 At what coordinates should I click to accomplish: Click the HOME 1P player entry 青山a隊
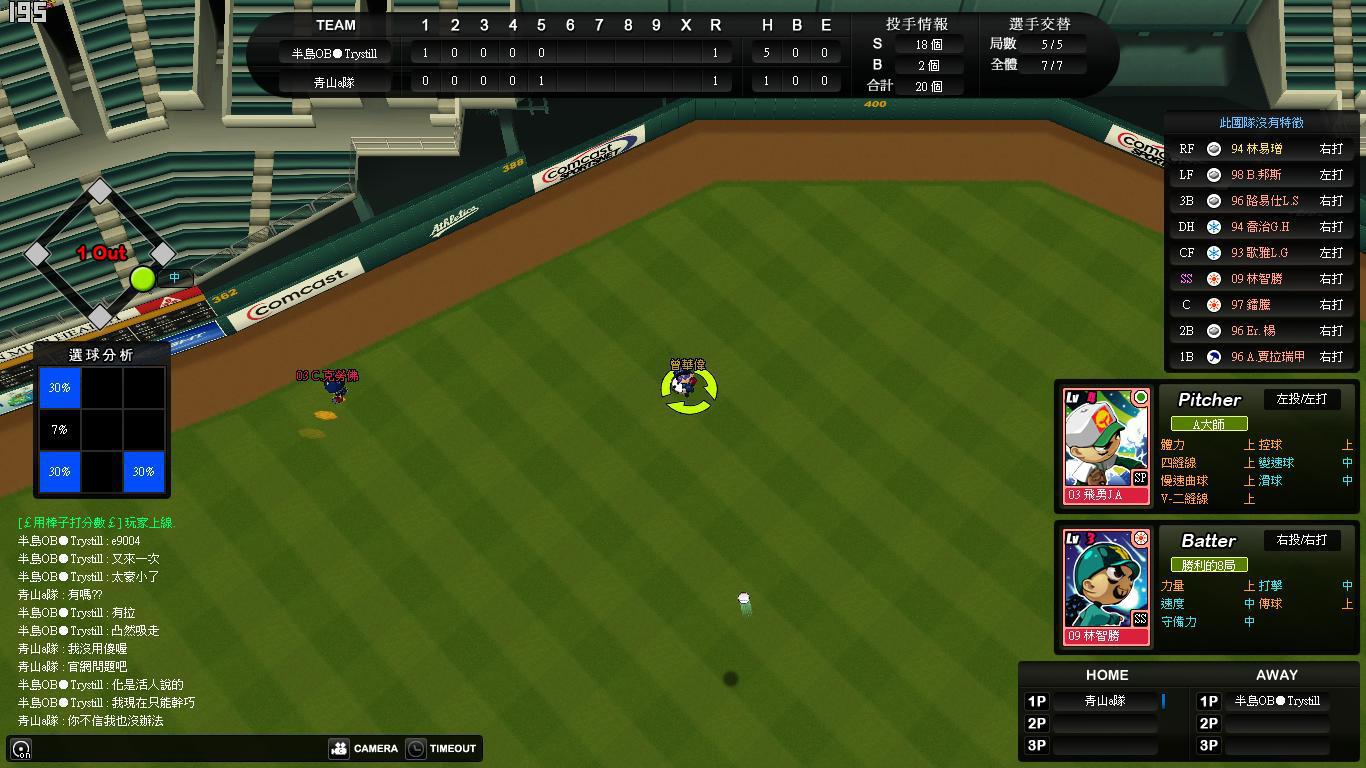(1105, 701)
